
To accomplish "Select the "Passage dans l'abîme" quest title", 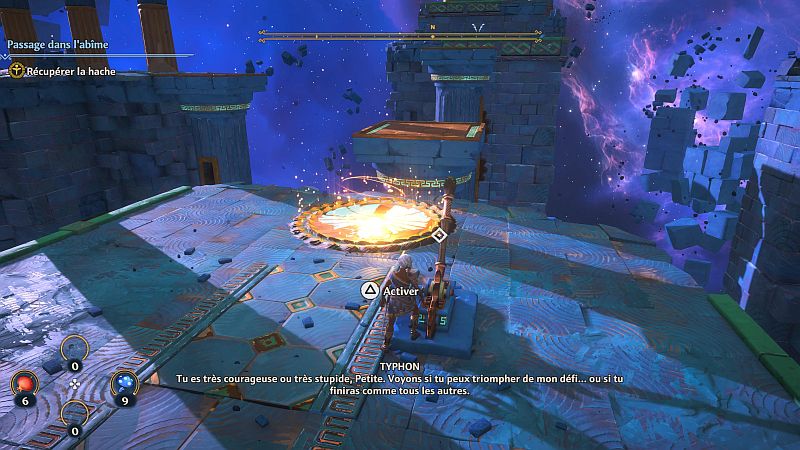I will (x=59, y=45).
